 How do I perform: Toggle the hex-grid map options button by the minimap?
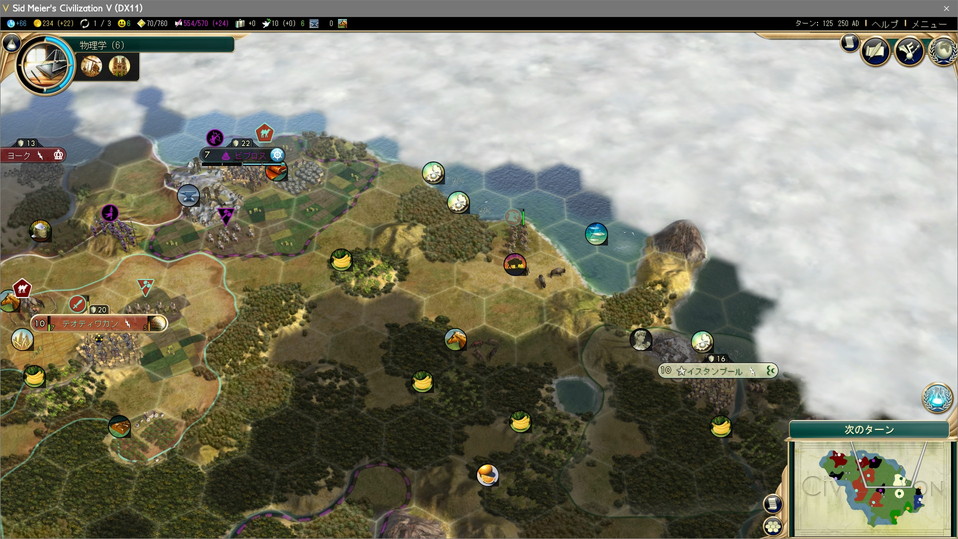coord(772,525)
